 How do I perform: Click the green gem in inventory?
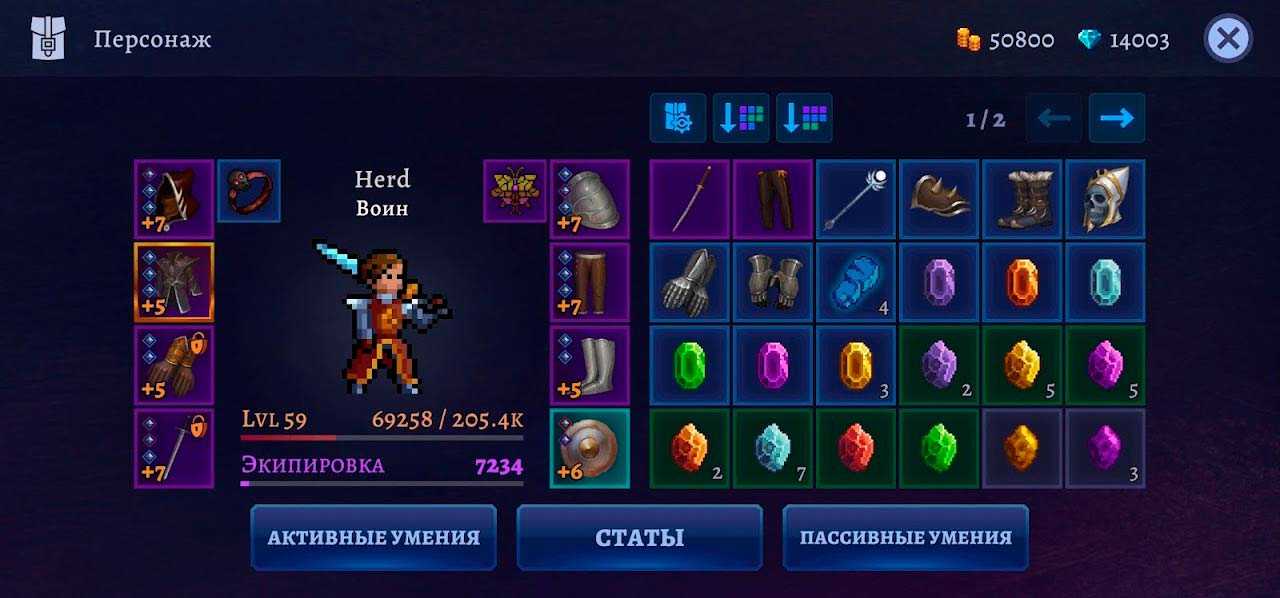click(x=690, y=365)
